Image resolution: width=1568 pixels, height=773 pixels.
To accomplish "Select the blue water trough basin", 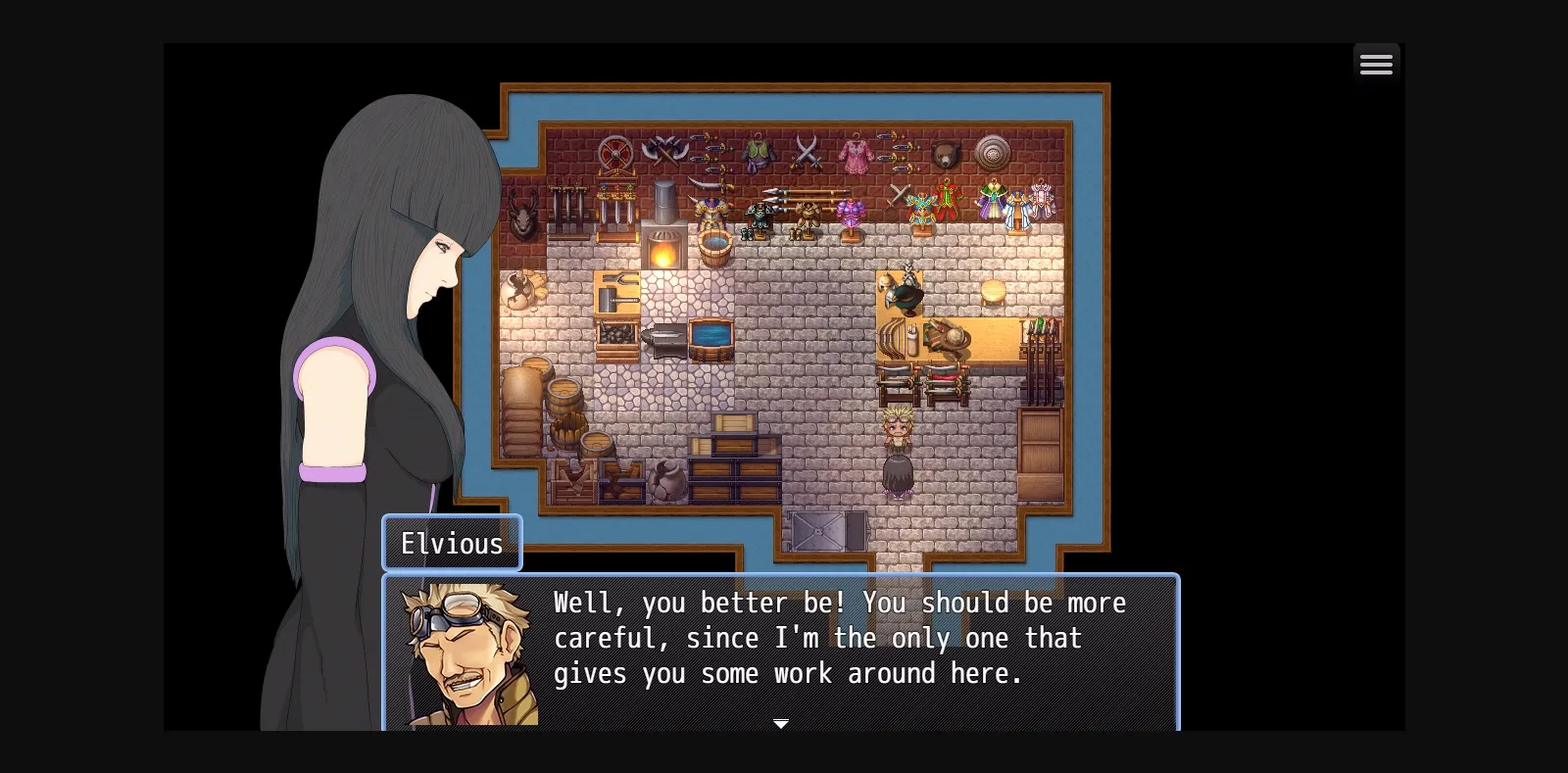I will pos(710,337).
